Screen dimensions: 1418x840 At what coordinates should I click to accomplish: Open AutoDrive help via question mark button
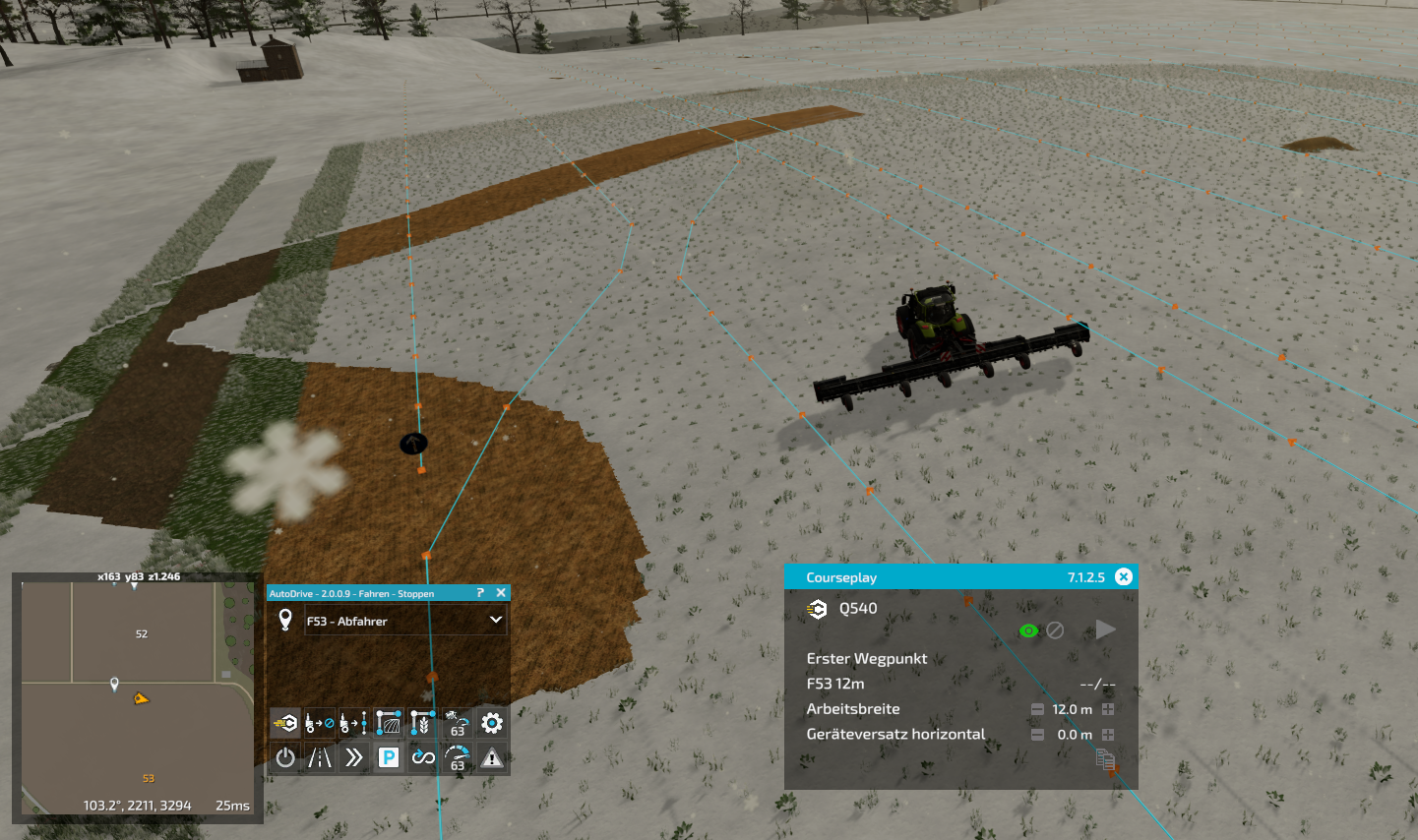coord(479,592)
